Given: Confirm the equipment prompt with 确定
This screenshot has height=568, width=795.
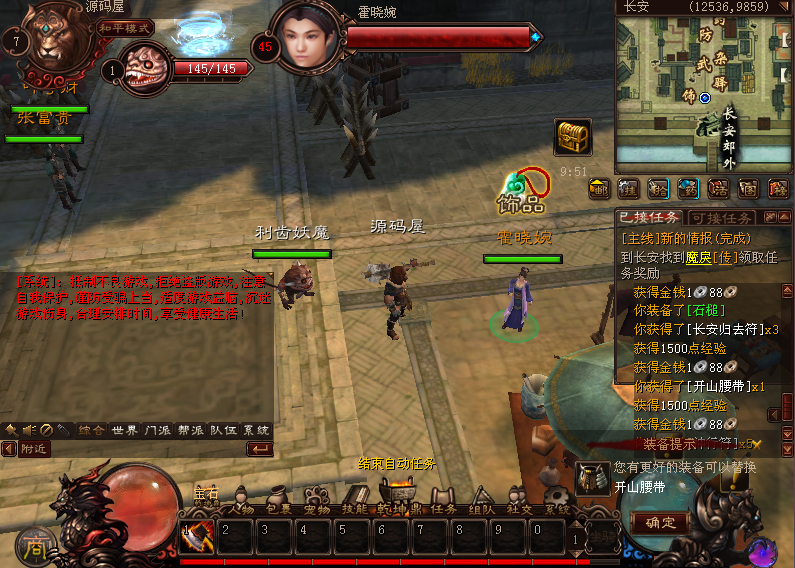Looking at the screenshot, I should tap(660, 522).
